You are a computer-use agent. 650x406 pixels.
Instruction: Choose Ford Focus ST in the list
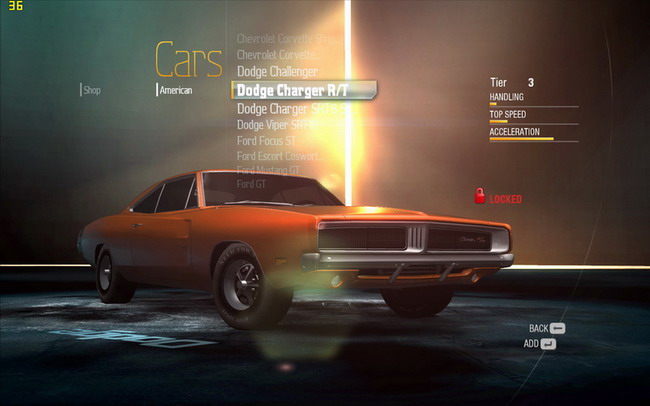point(268,141)
